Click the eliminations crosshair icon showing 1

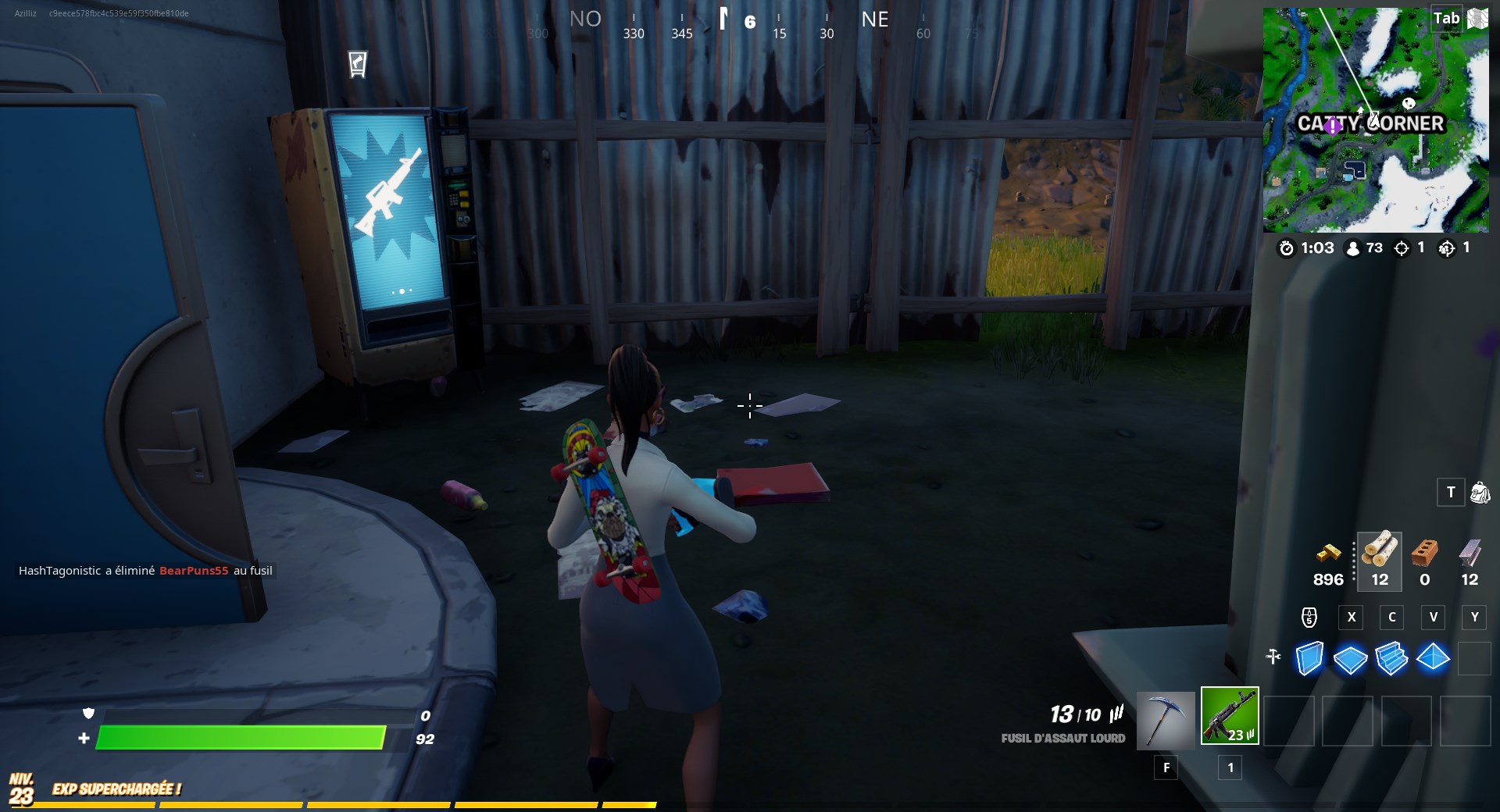(x=1402, y=248)
